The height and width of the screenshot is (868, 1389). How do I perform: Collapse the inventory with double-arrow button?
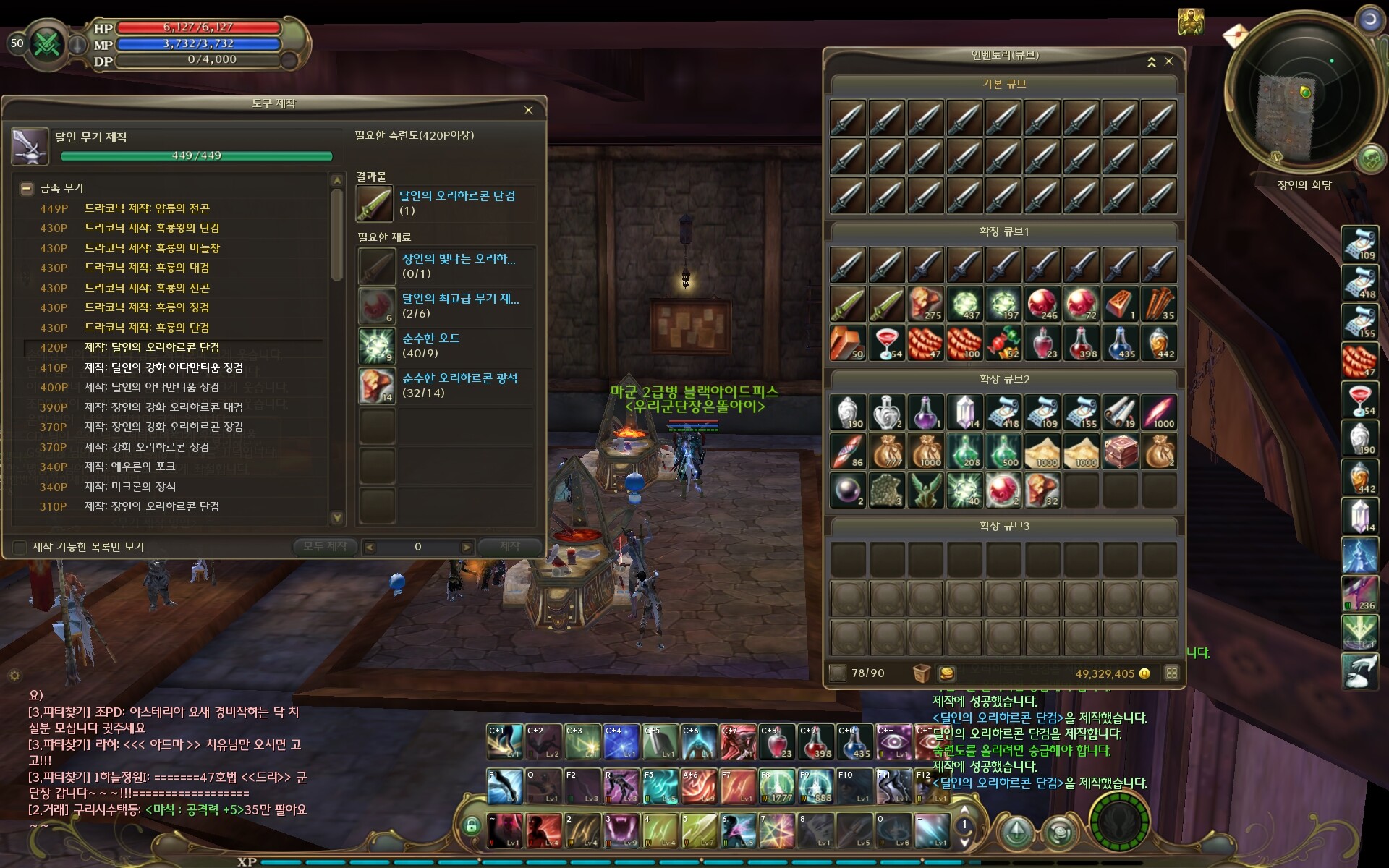pos(1151,62)
